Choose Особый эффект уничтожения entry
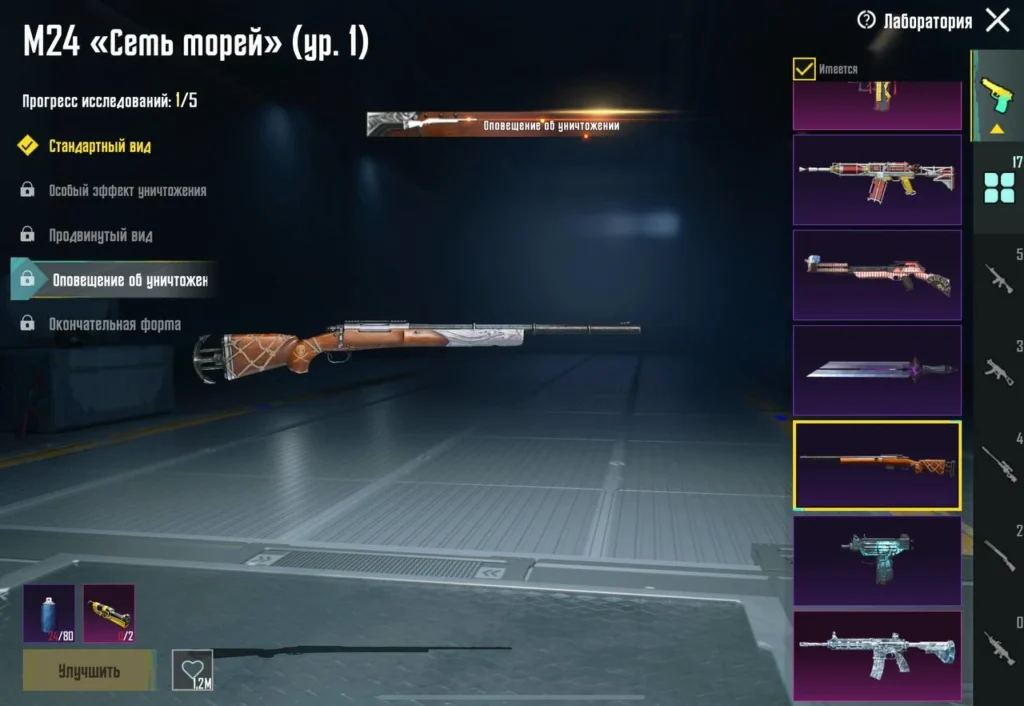Screen dimensions: 1024x706 point(127,190)
